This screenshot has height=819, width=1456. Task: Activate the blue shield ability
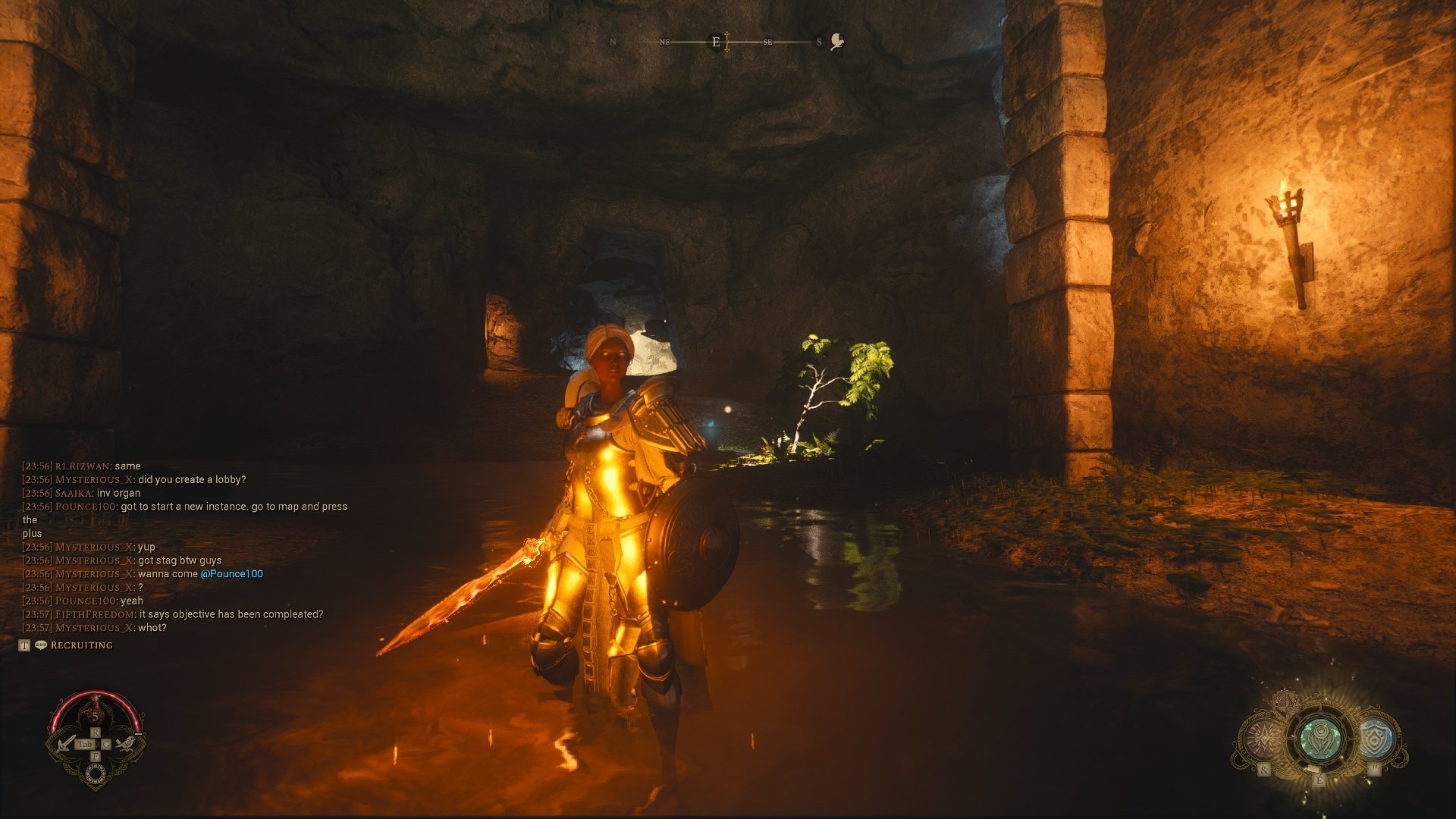(1375, 739)
